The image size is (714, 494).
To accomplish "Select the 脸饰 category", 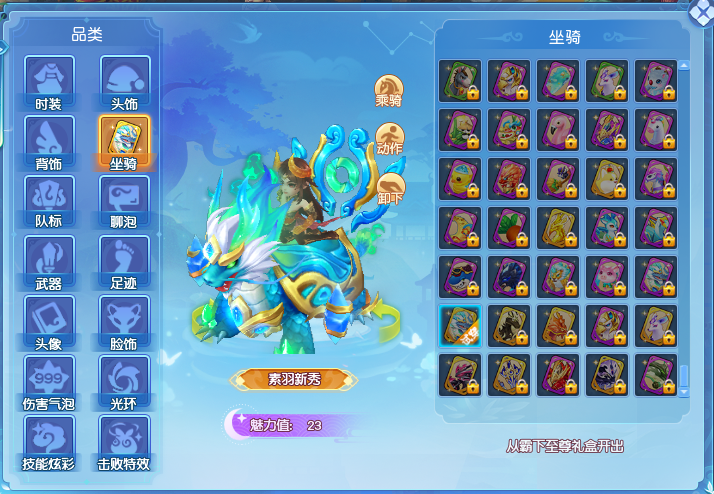I will (124, 321).
